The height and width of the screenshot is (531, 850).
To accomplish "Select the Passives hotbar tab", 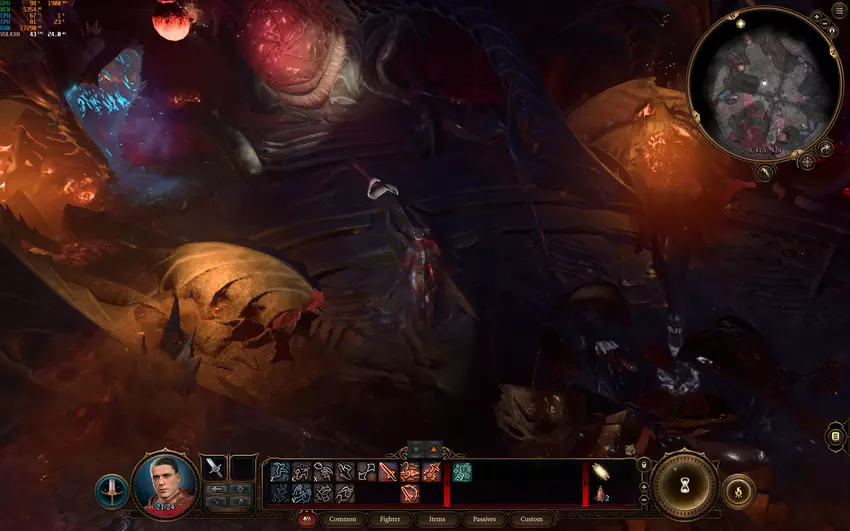I will [x=484, y=519].
